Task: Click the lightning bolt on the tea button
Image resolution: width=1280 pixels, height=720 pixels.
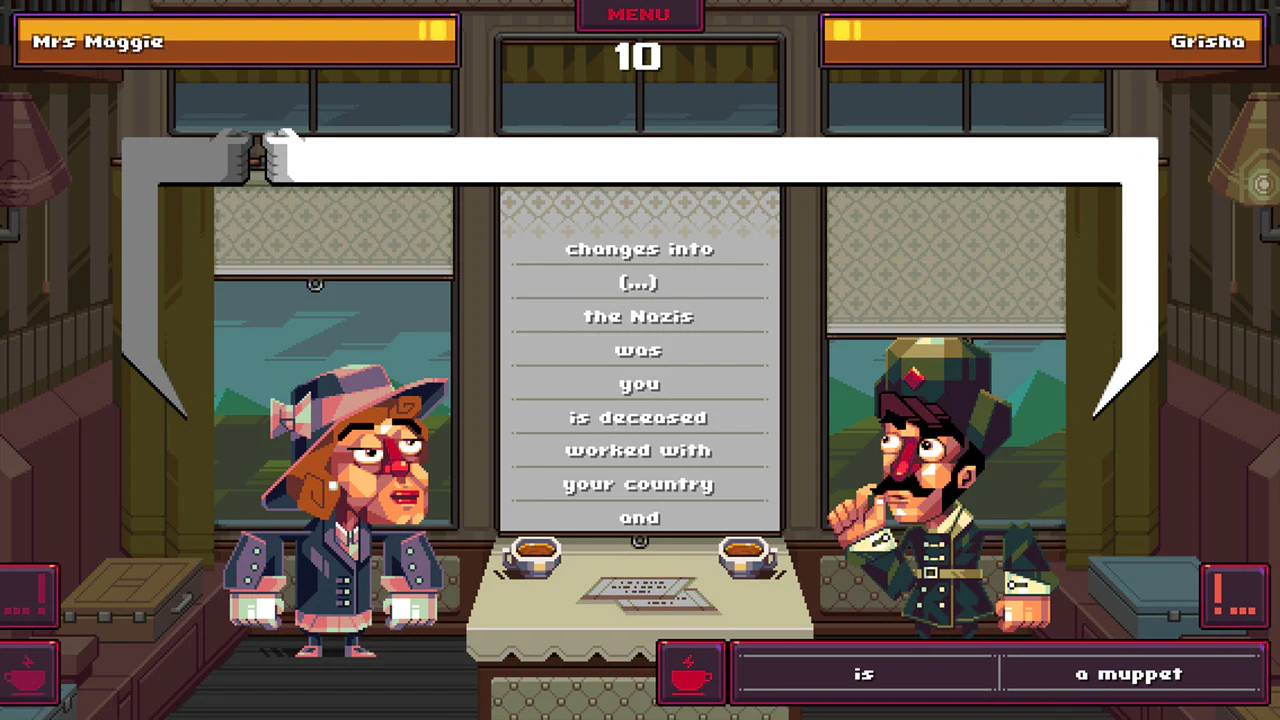Action: tap(690, 660)
